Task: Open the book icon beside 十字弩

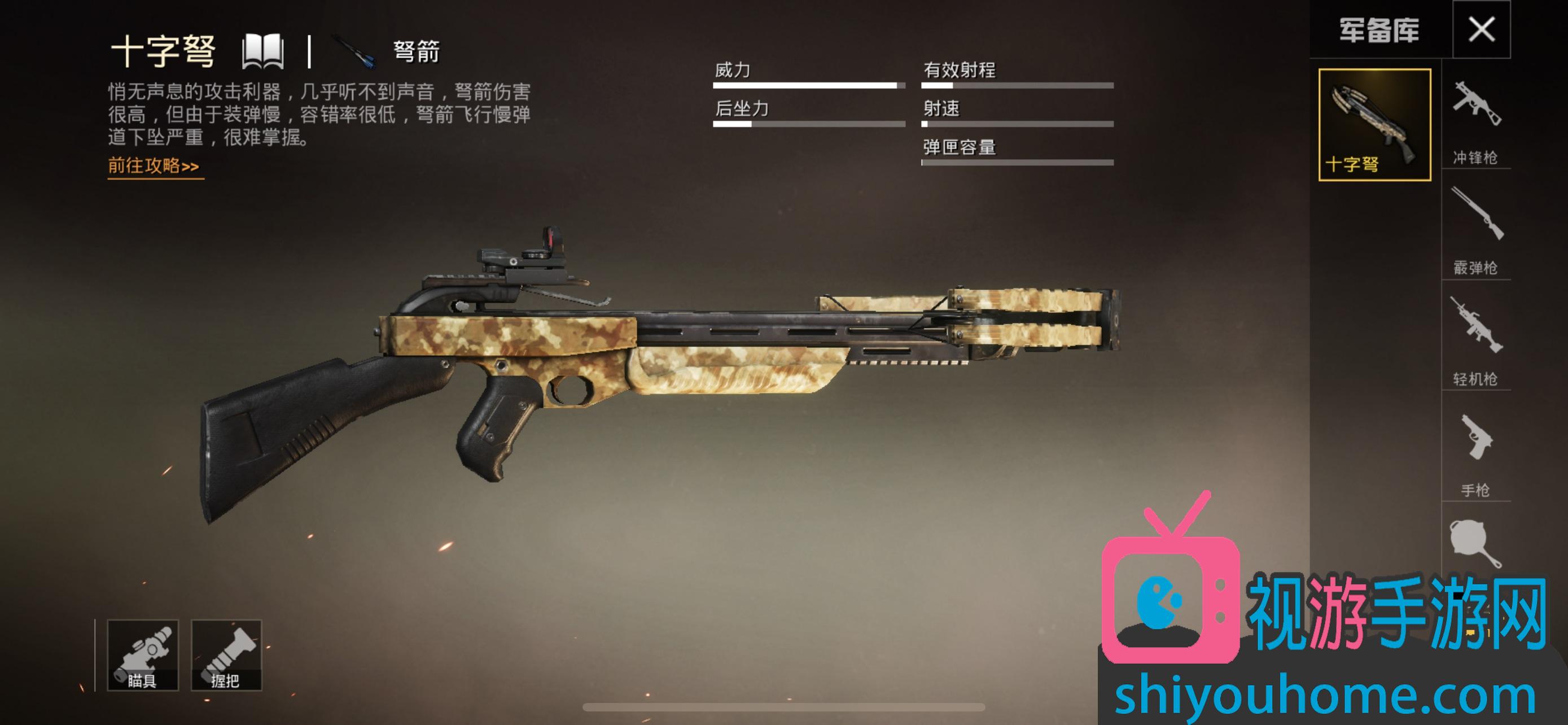Action: (x=263, y=51)
